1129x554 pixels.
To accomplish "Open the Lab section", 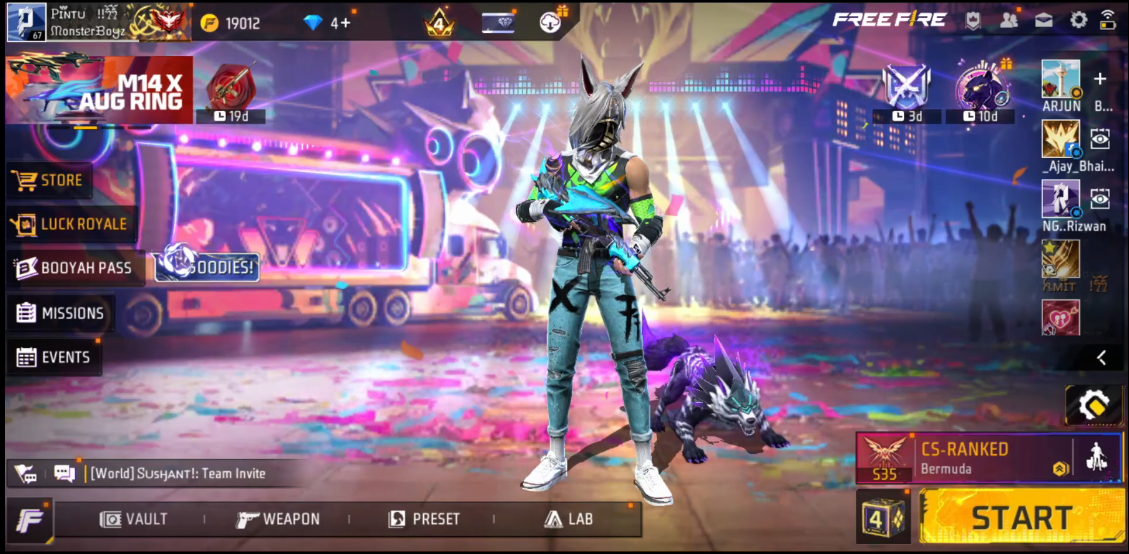I will (x=568, y=519).
